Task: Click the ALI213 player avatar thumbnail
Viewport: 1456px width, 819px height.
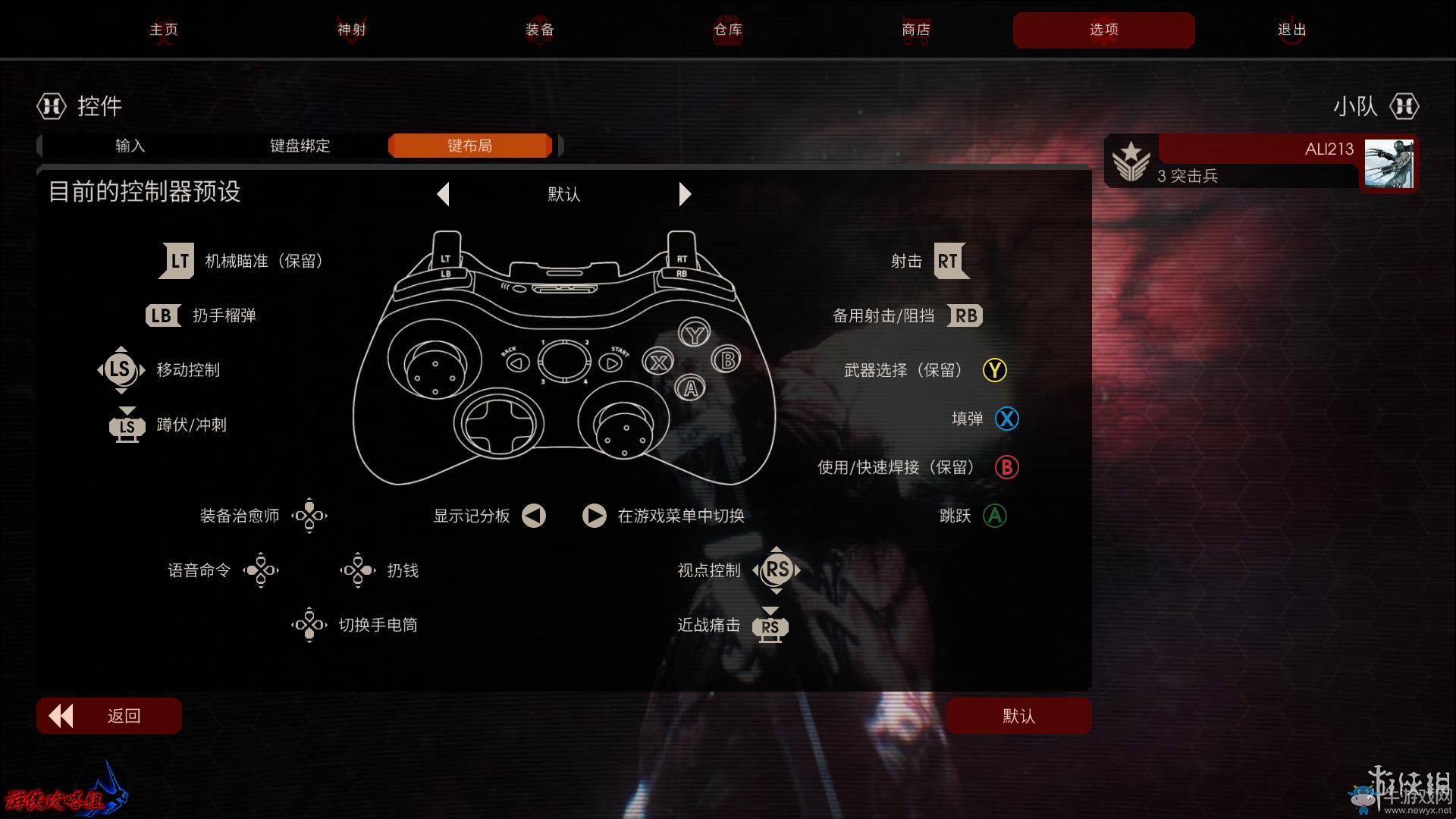Action: click(1389, 163)
